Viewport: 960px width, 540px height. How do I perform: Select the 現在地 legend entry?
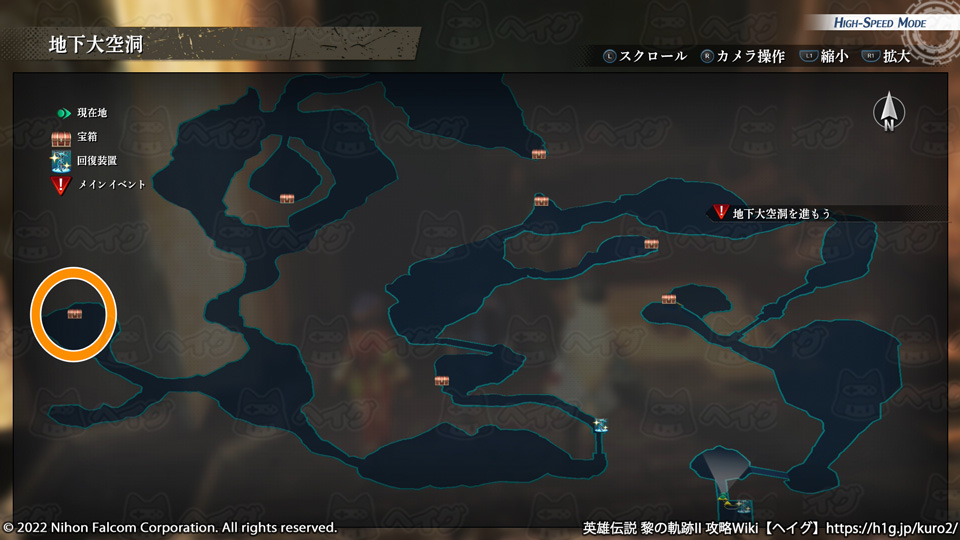(x=91, y=113)
